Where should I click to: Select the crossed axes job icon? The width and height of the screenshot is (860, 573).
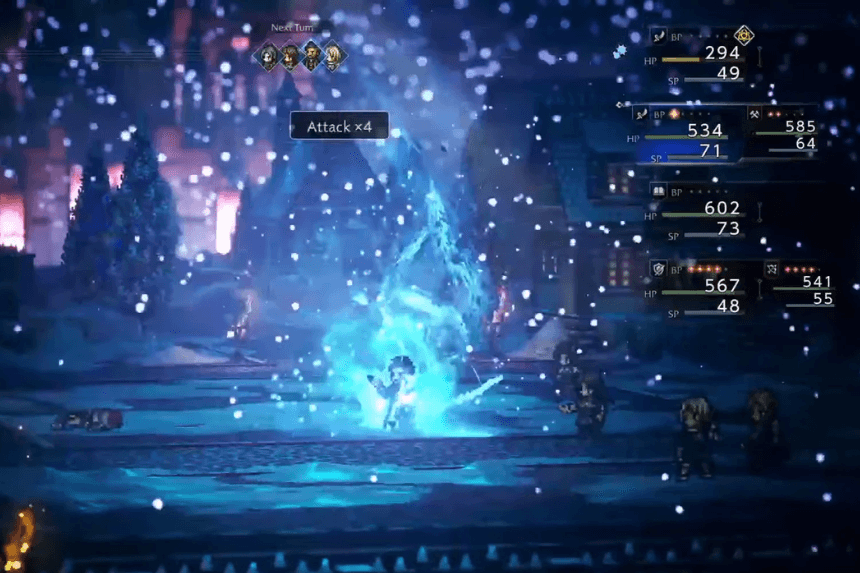pos(754,114)
